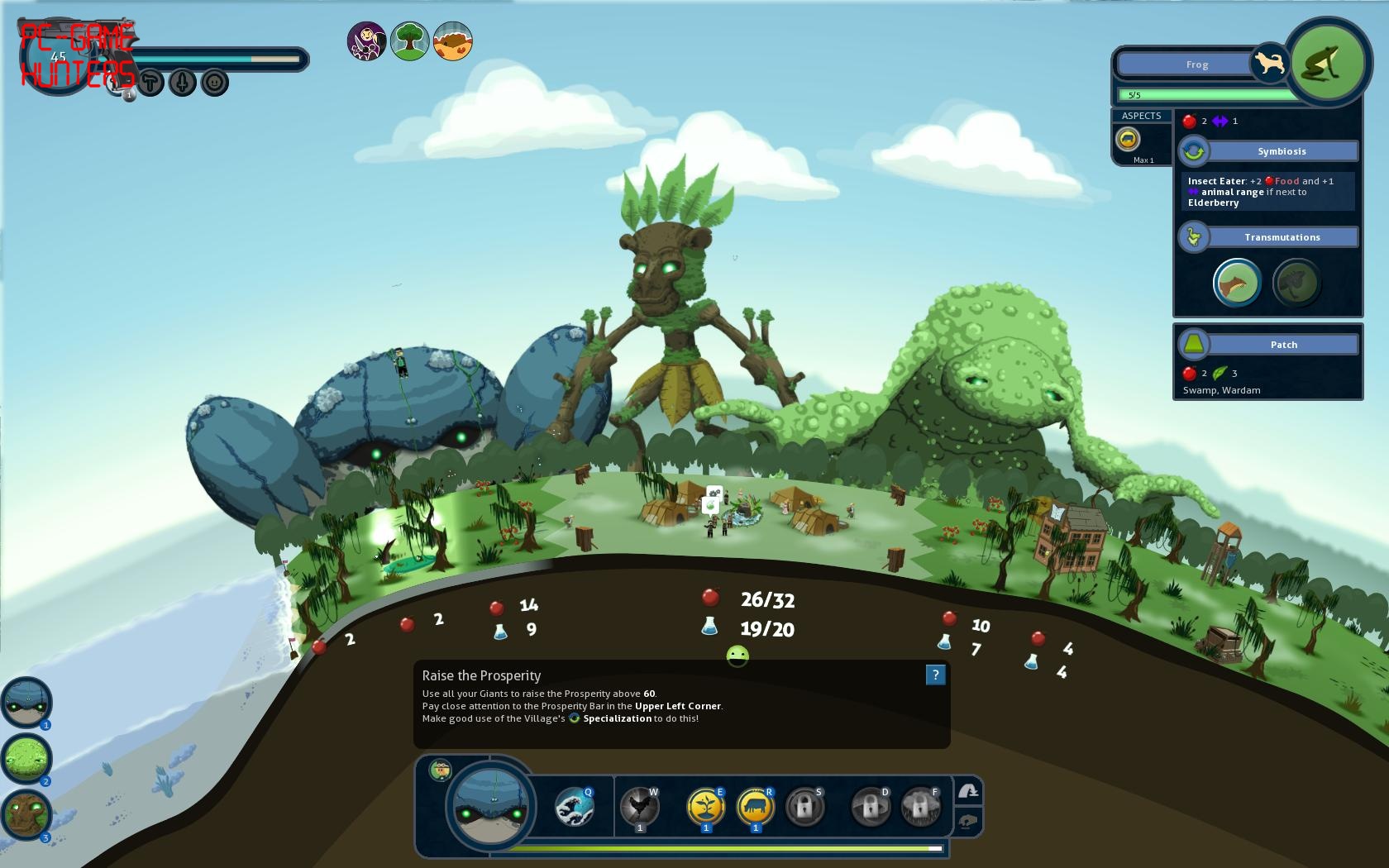Click the dog icon beside the Frog name
Screen dimensions: 1389x868
[x=1270, y=63]
